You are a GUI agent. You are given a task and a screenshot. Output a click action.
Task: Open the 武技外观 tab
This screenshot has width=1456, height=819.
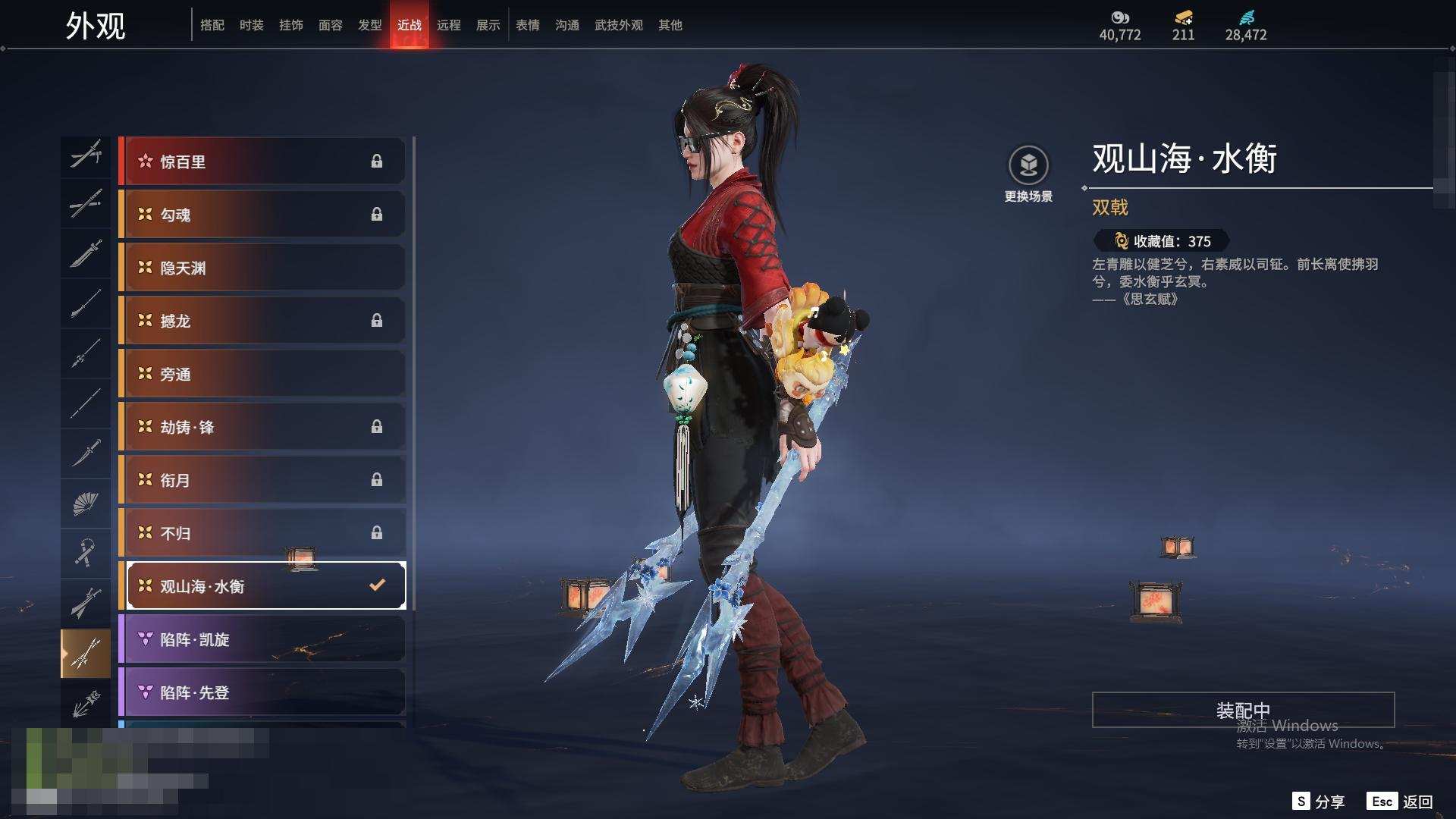tap(618, 25)
